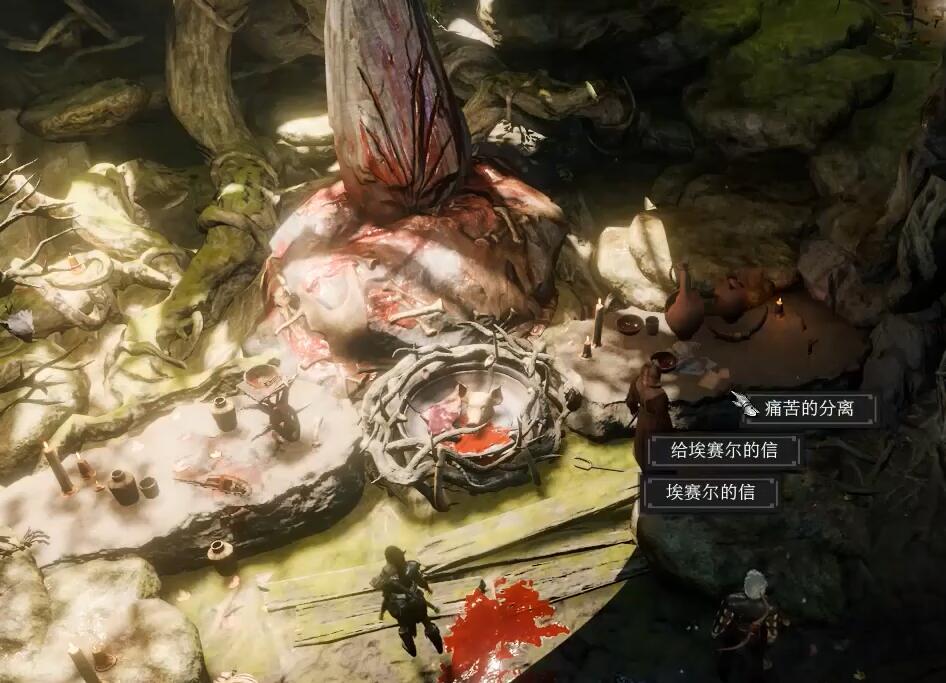This screenshot has width=946, height=683.
Task: Click the 埃赛尔的信 item label
Action: [x=711, y=493]
